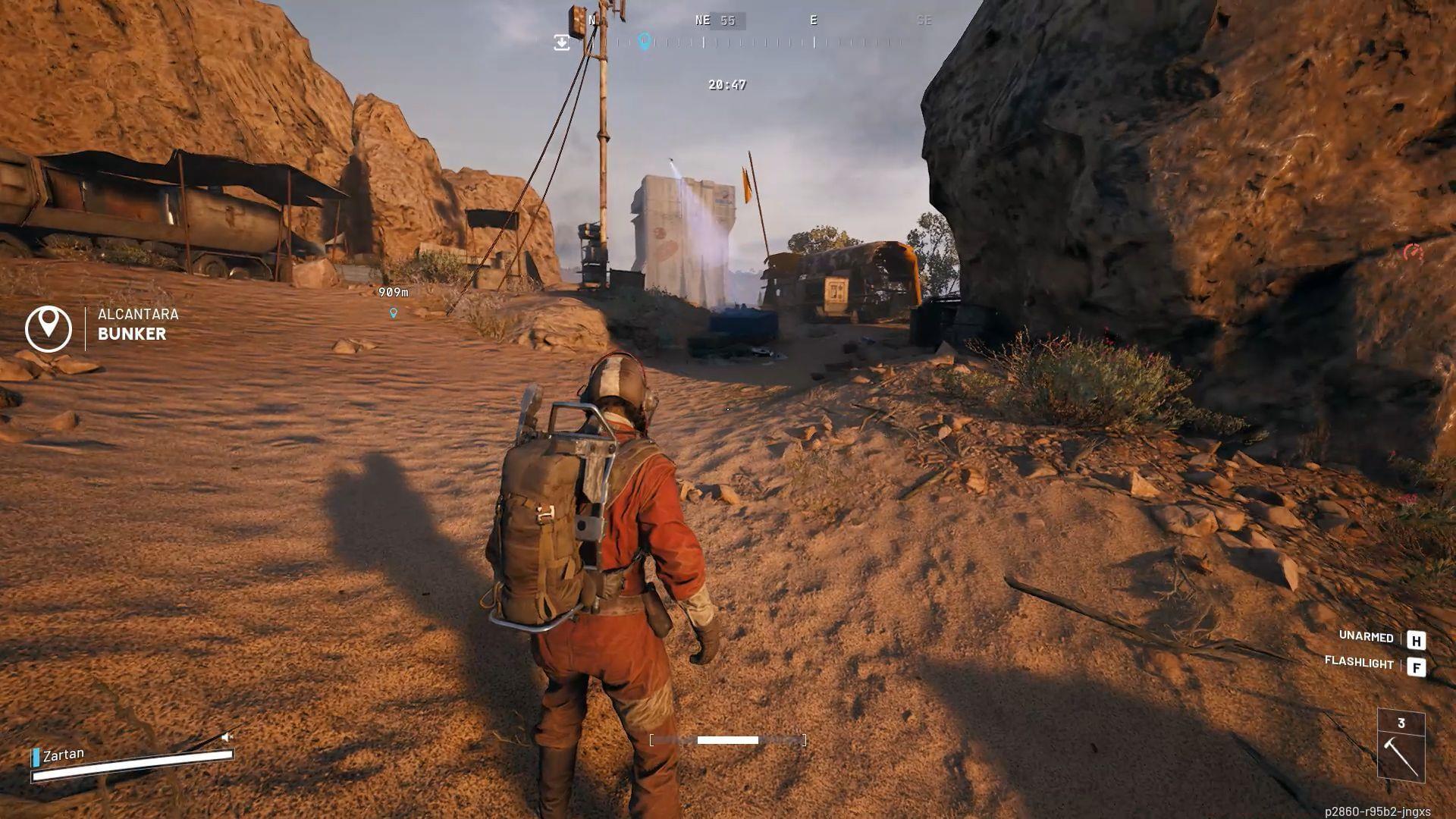Click the drop marker icon left of compass
Viewport: 1456px width, 819px height.
coord(561,43)
